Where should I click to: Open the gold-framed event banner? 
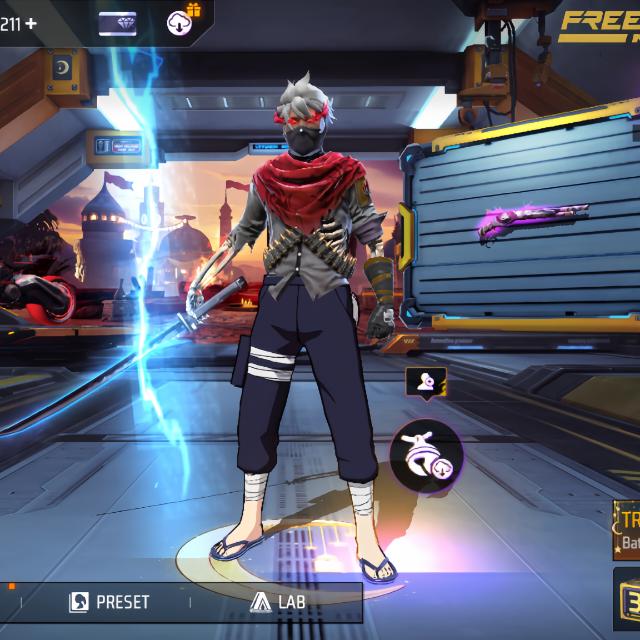[628, 531]
